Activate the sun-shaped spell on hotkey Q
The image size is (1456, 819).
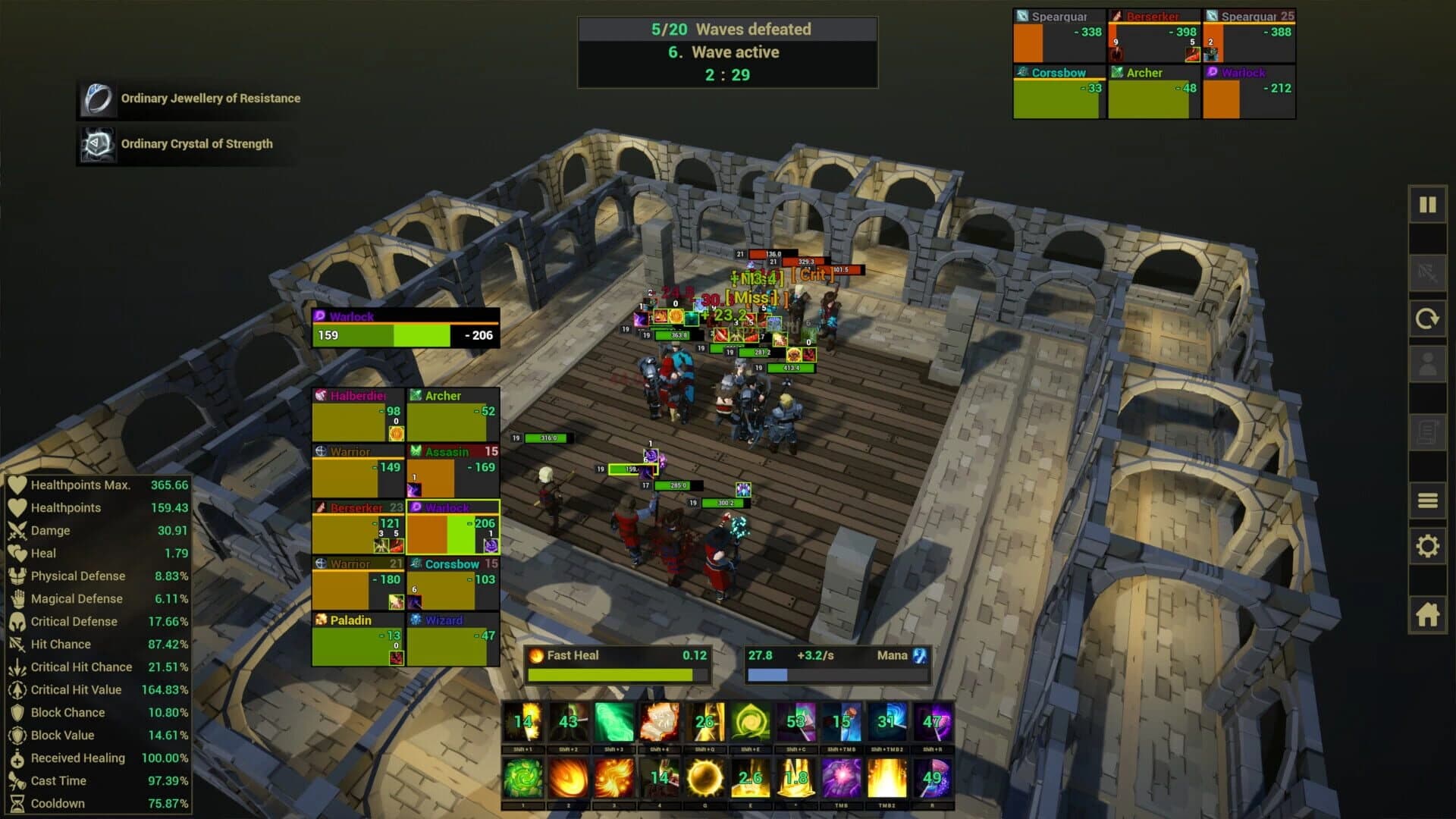point(705,777)
